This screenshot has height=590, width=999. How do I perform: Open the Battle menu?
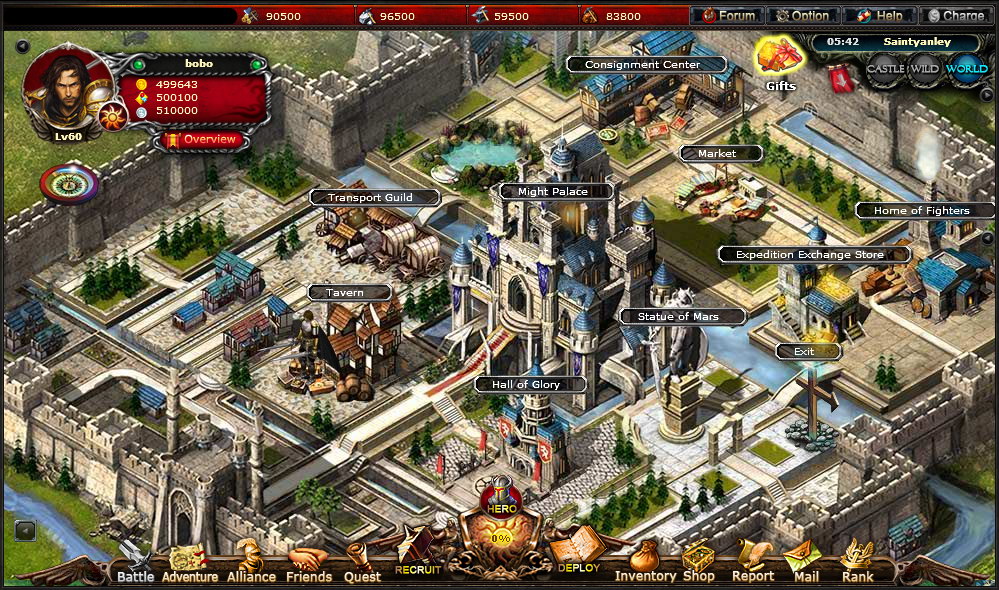pos(135,566)
